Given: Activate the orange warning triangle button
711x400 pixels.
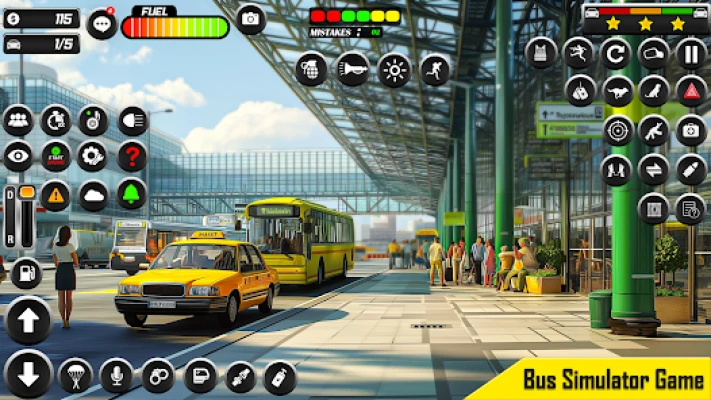Looking at the screenshot, I should [55, 194].
